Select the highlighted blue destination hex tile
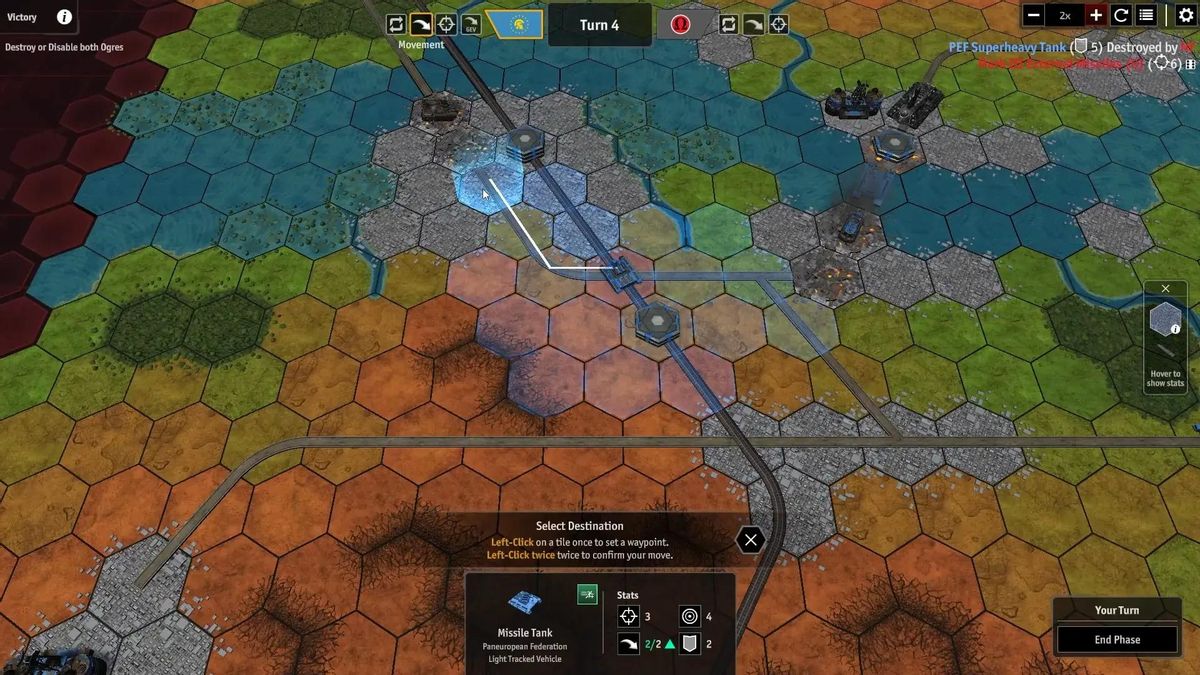Image resolution: width=1200 pixels, height=675 pixels. click(x=488, y=186)
